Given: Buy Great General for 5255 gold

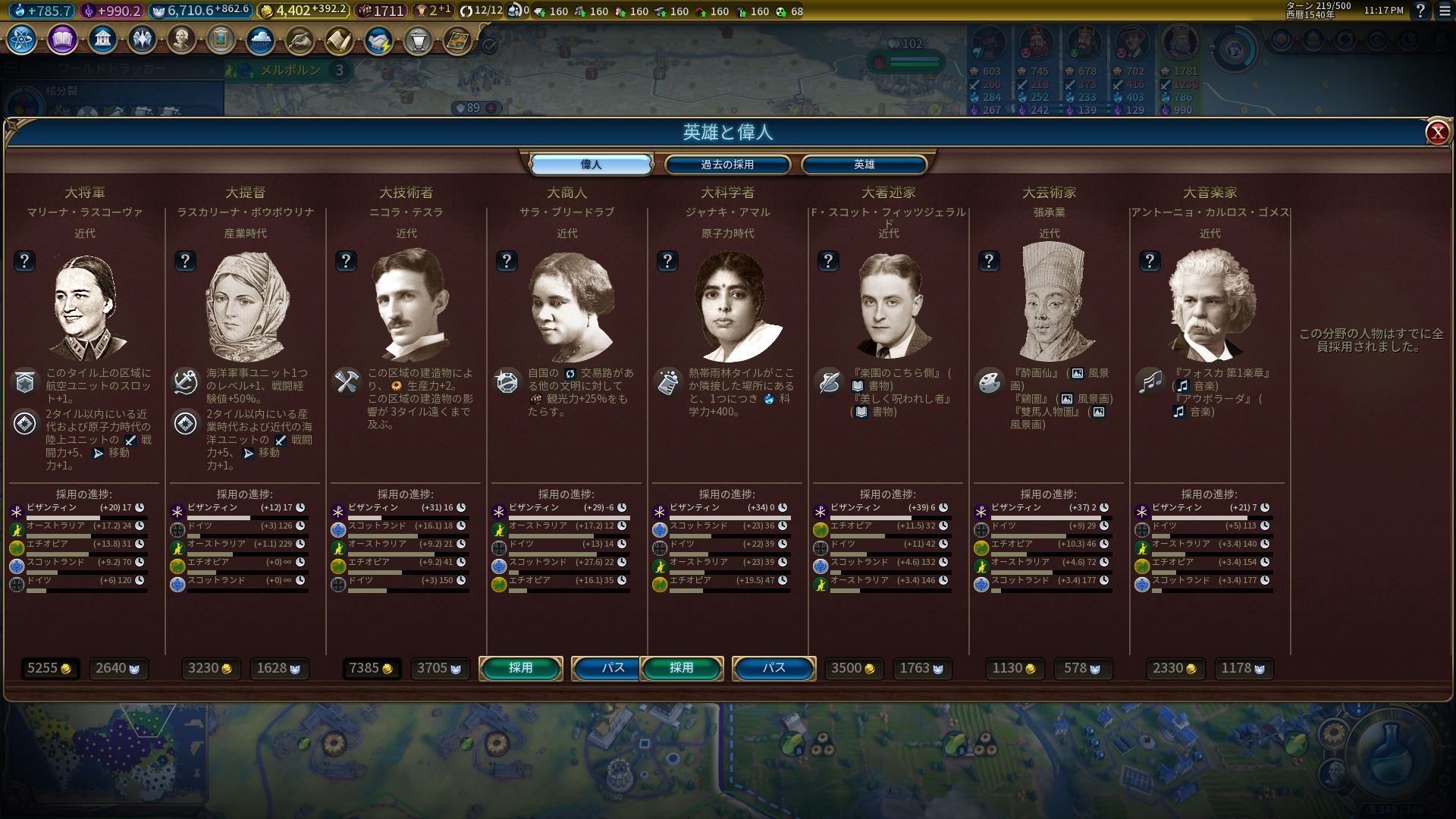Looking at the screenshot, I should pos(49,668).
